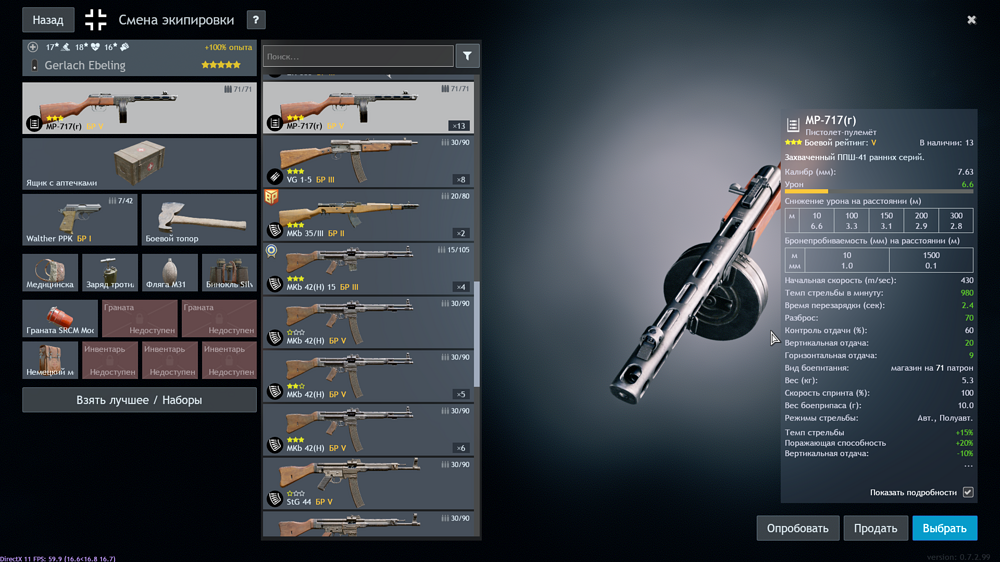The height and width of the screenshot is (562, 1000).
Task: Open the question mark help button
Action: [x=256, y=20]
